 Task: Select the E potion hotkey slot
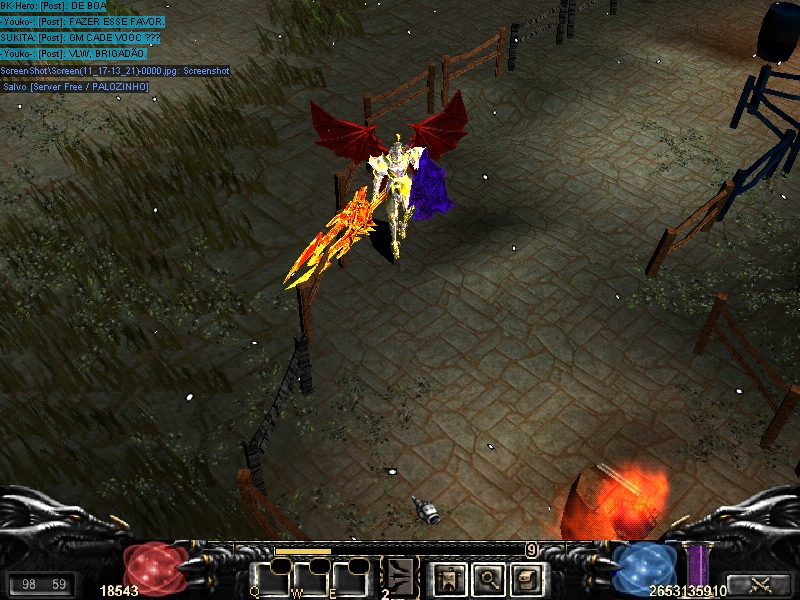point(350,578)
